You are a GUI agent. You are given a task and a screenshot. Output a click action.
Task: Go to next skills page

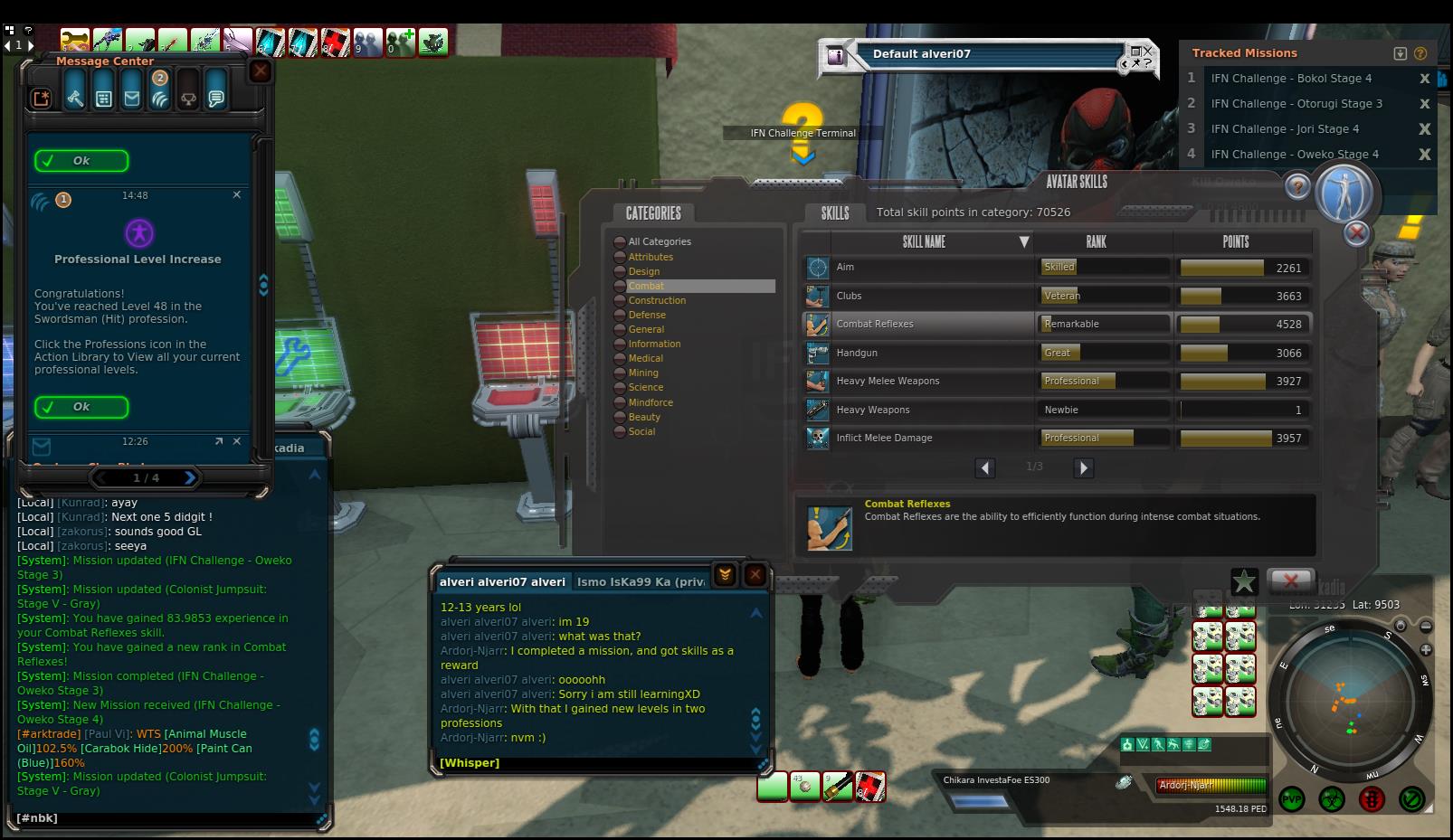tap(1083, 467)
